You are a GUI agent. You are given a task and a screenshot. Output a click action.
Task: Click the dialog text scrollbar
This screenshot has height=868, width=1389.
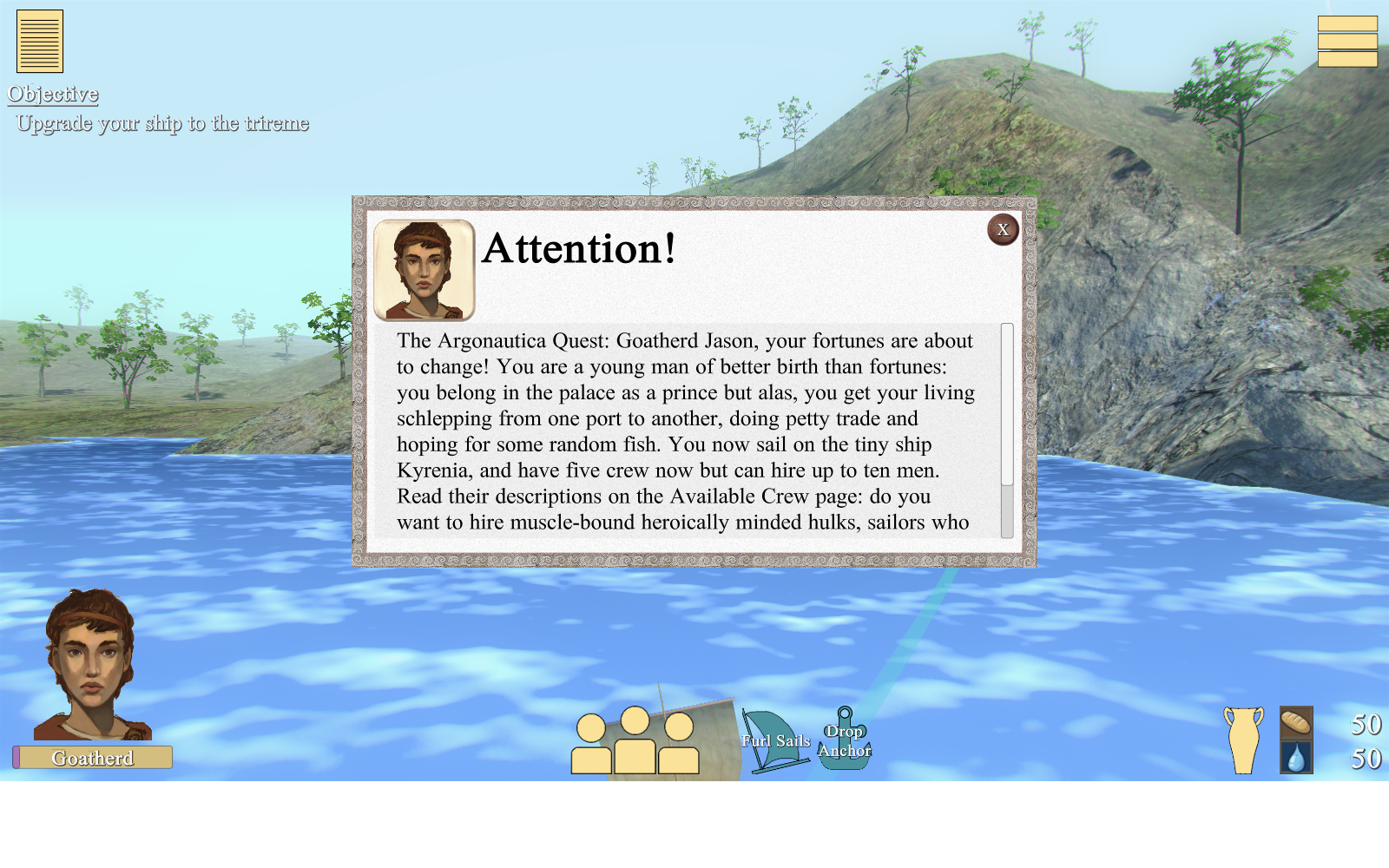point(1007,431)
